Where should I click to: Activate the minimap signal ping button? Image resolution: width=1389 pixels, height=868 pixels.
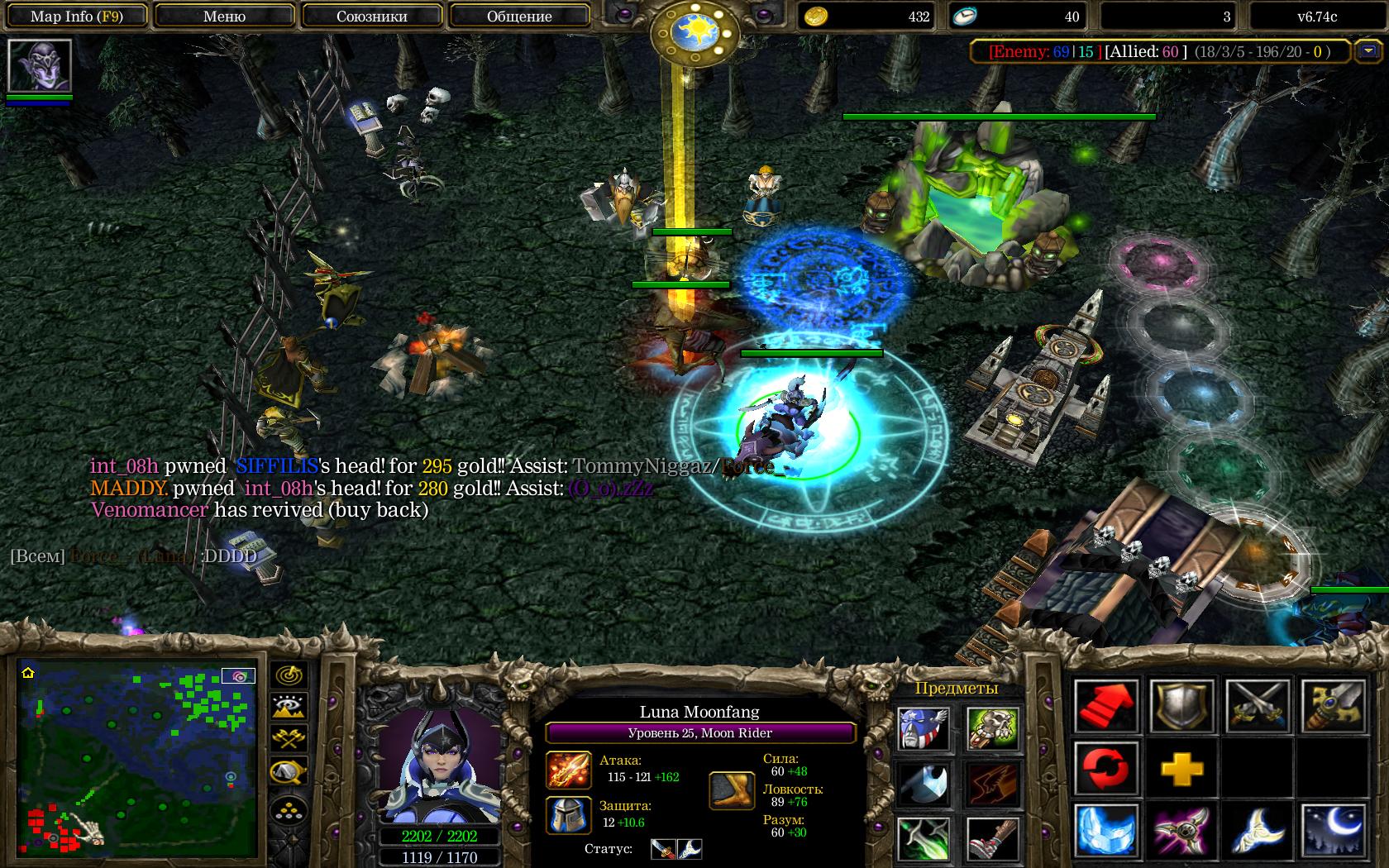[289, 675]
